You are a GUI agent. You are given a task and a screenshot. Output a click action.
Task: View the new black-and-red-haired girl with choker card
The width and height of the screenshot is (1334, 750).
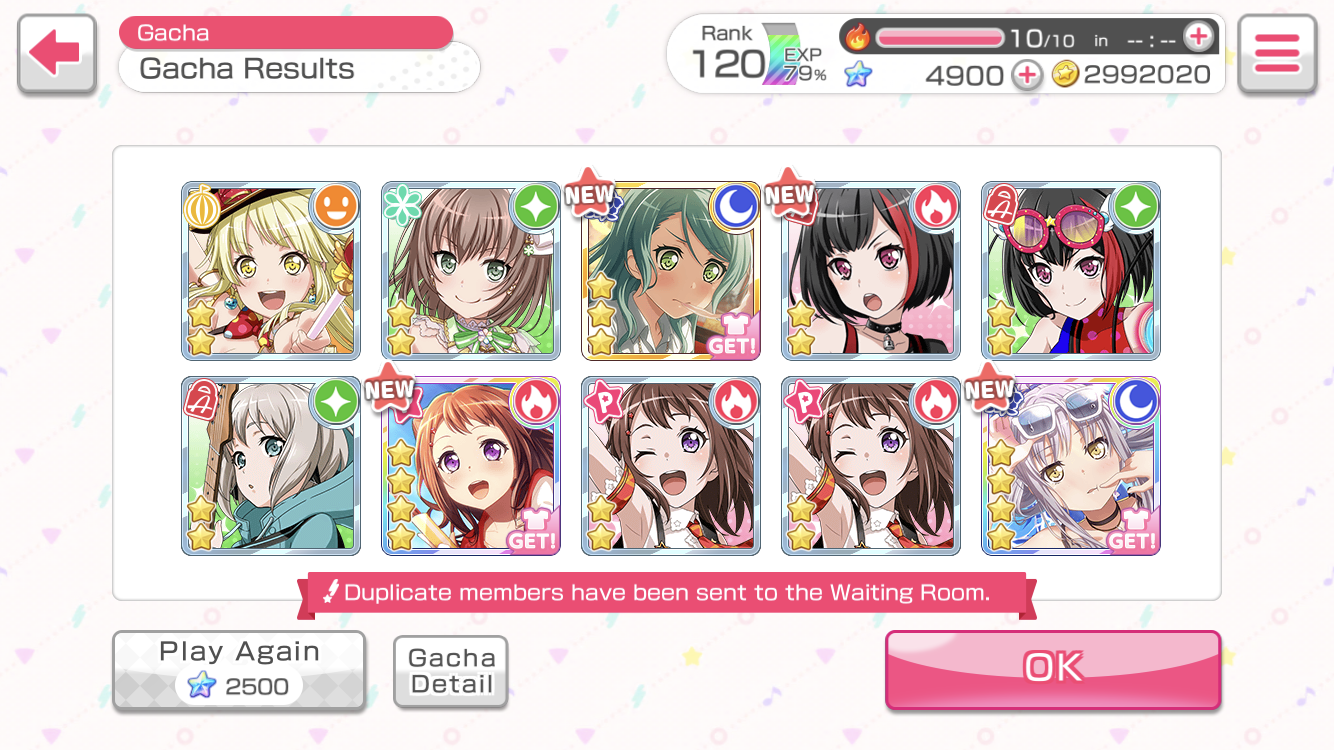click(x=871, y=270)
